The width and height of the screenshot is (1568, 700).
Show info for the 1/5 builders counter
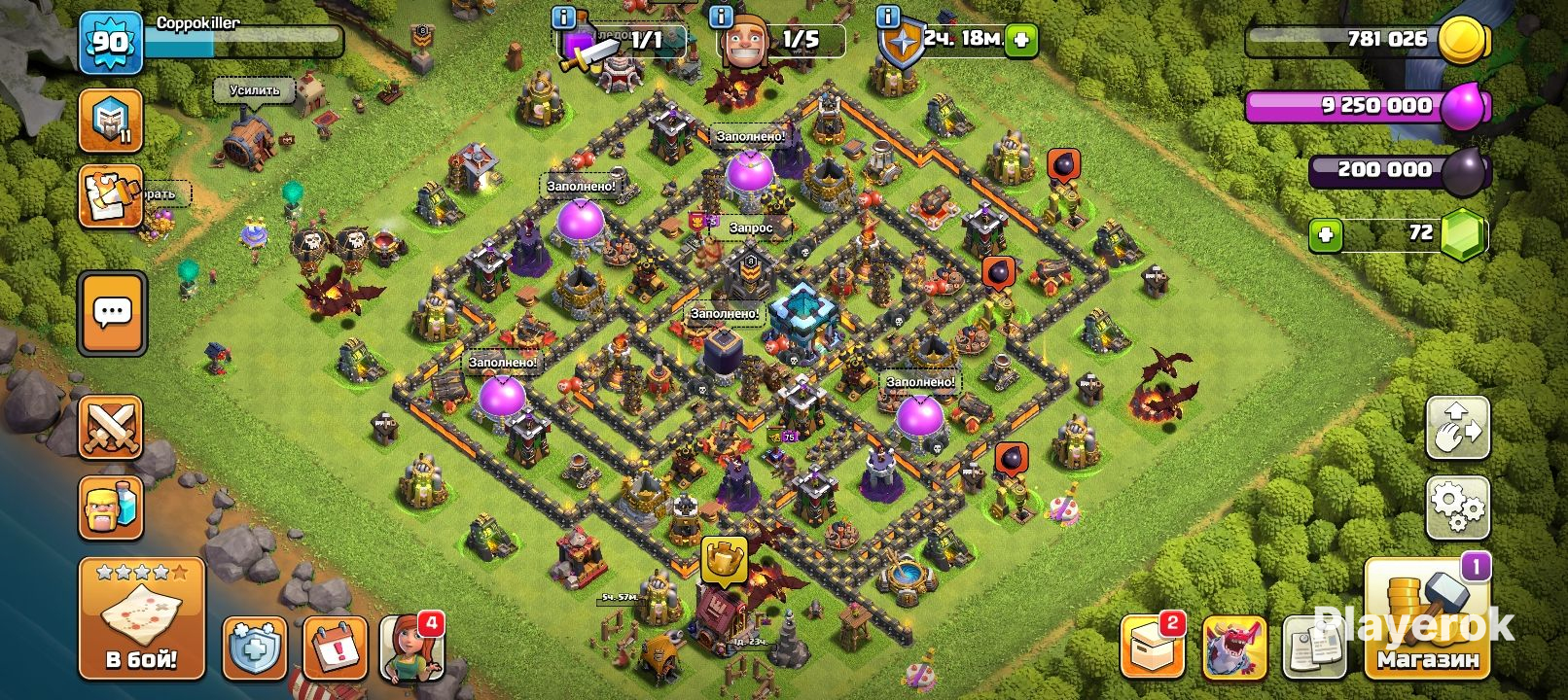tap(722, 17)
